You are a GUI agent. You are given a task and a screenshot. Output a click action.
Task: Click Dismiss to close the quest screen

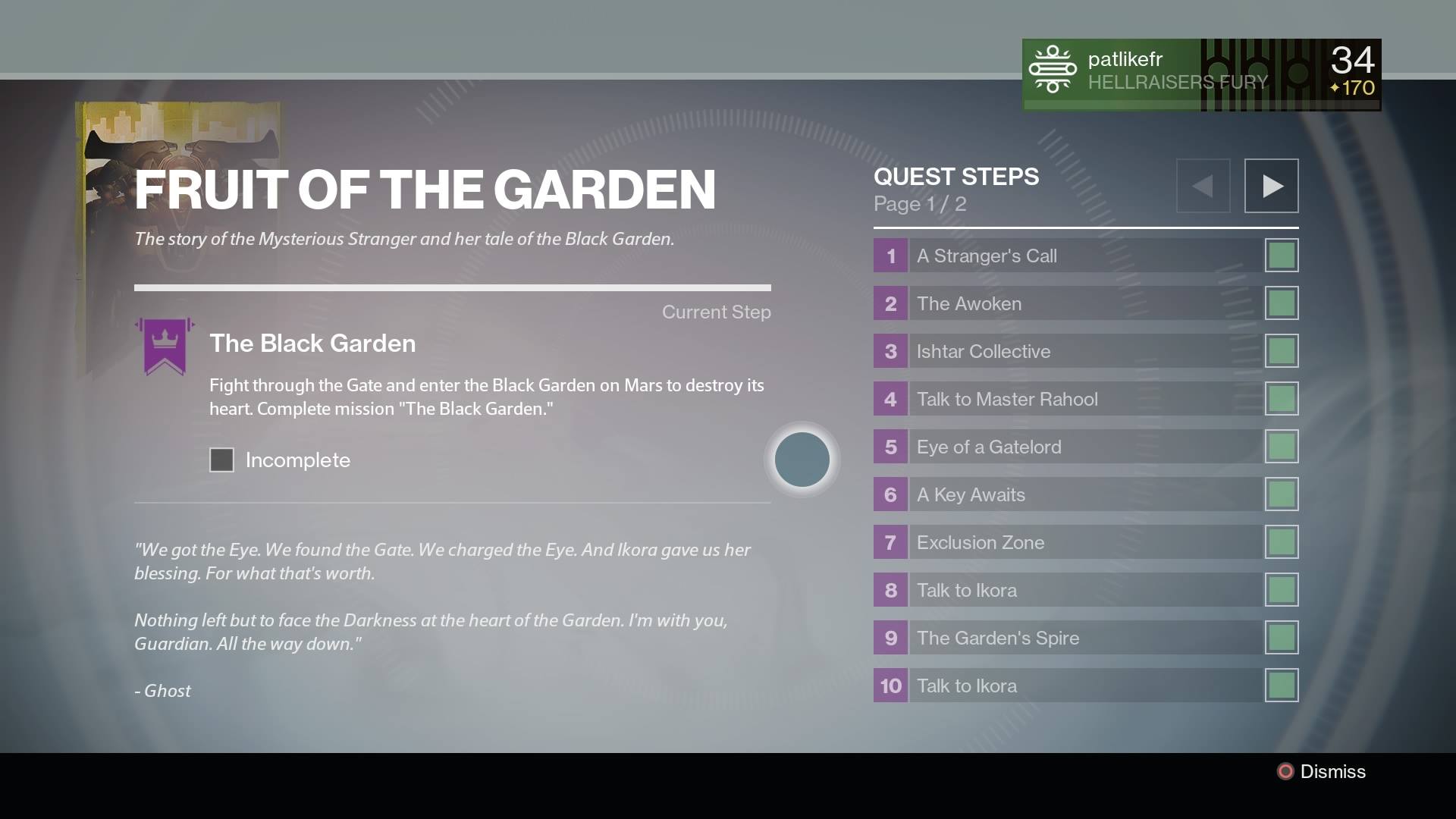1332,771
